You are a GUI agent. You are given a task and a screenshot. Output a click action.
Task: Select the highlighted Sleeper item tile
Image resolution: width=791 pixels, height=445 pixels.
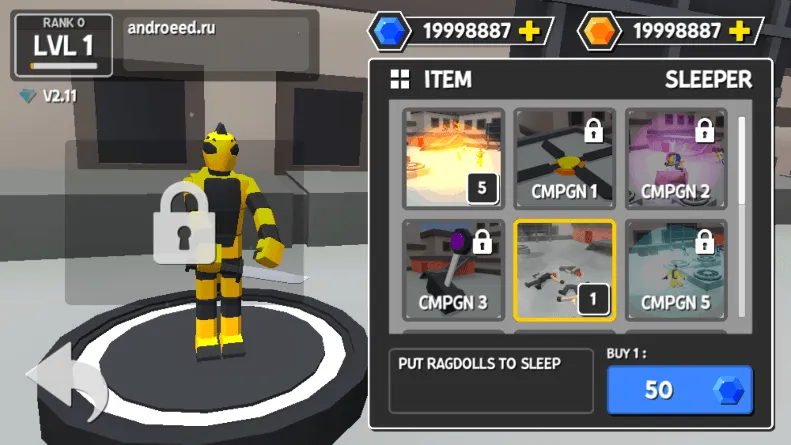click(x=563, y=269)
